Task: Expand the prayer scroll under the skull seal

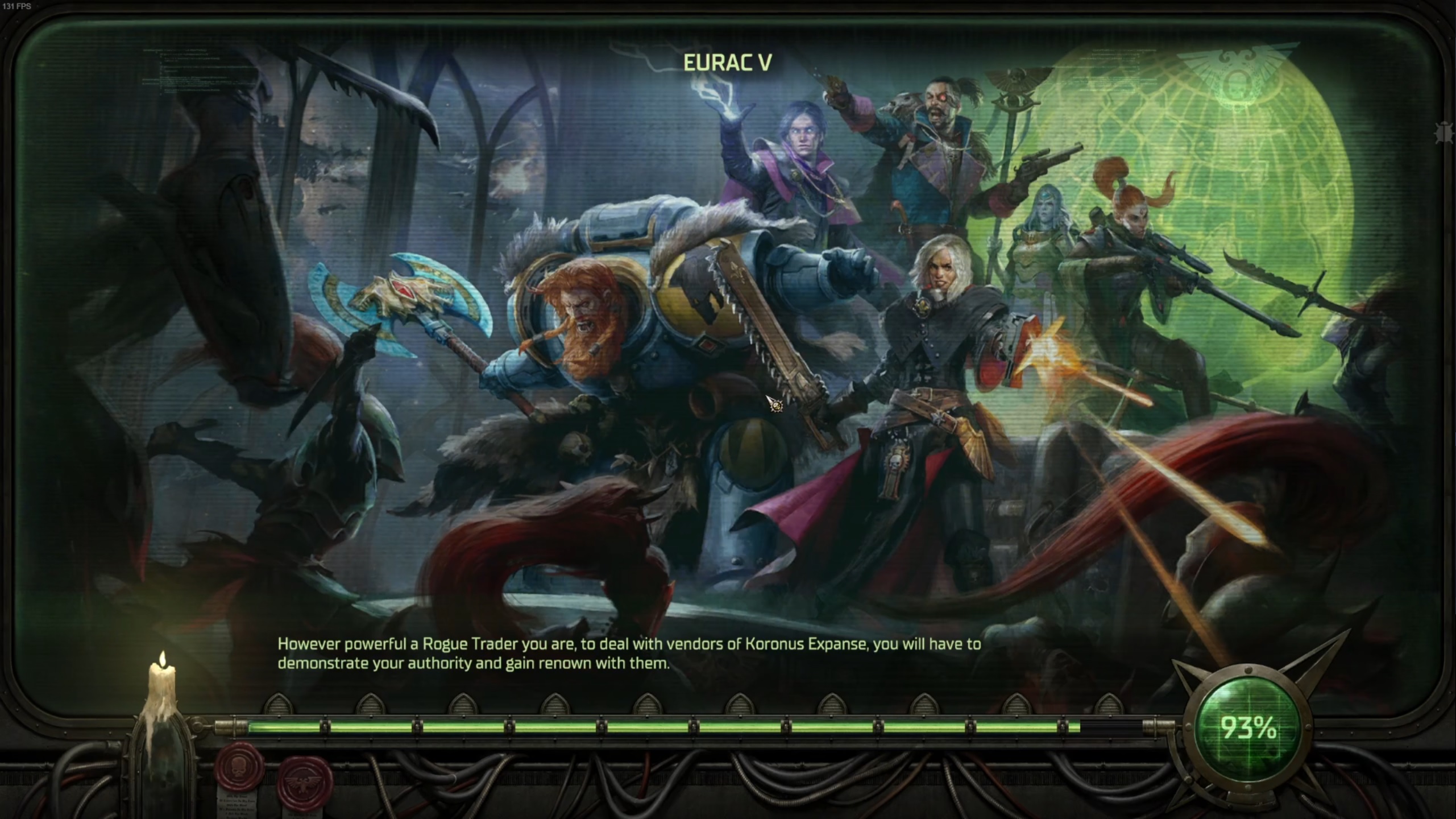Action: (x=236, y=808)
